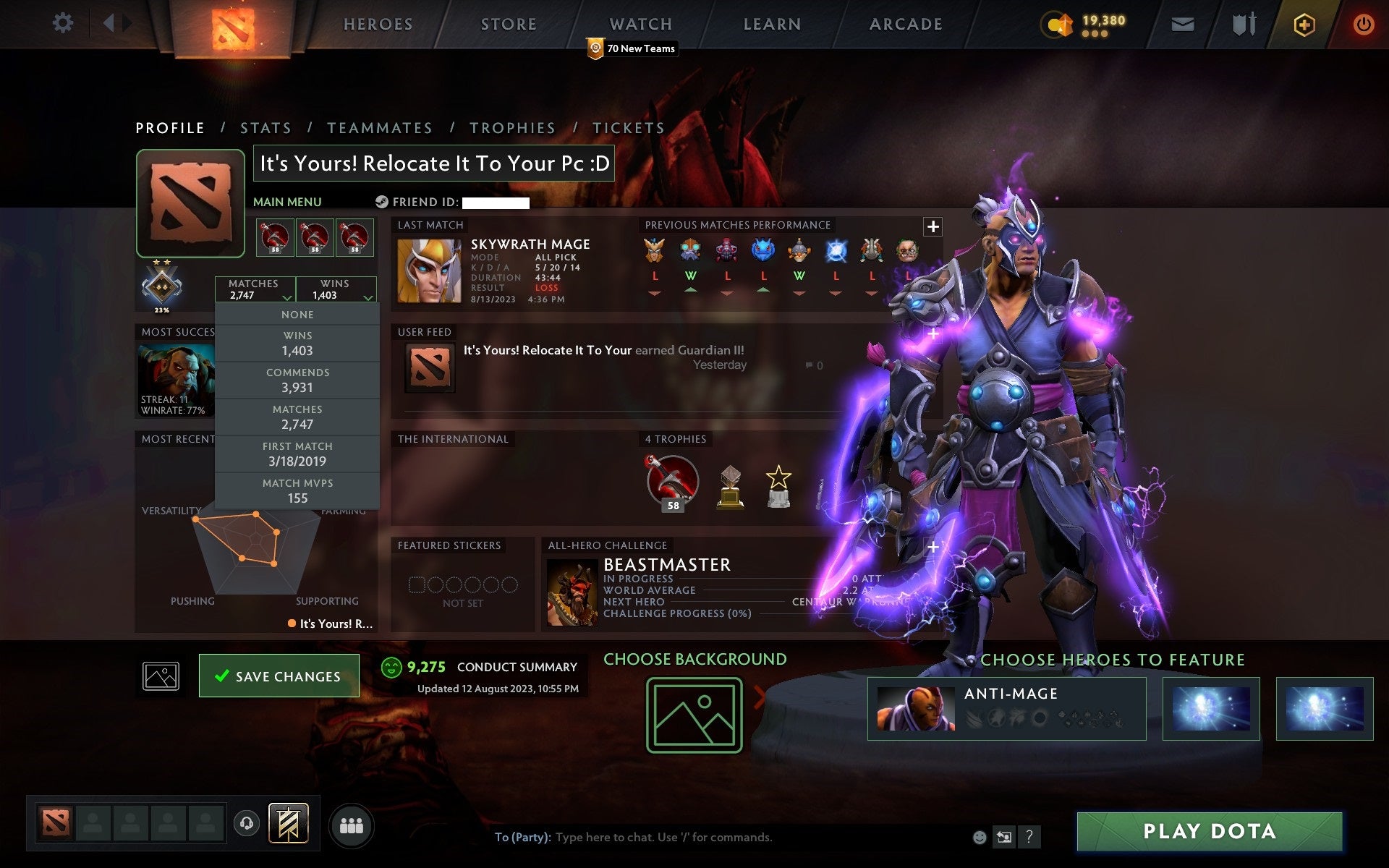Image resolution: width=1389 pixels, height=868 pixels.
Task: Switch to the STATS tab
Action: 266,127
